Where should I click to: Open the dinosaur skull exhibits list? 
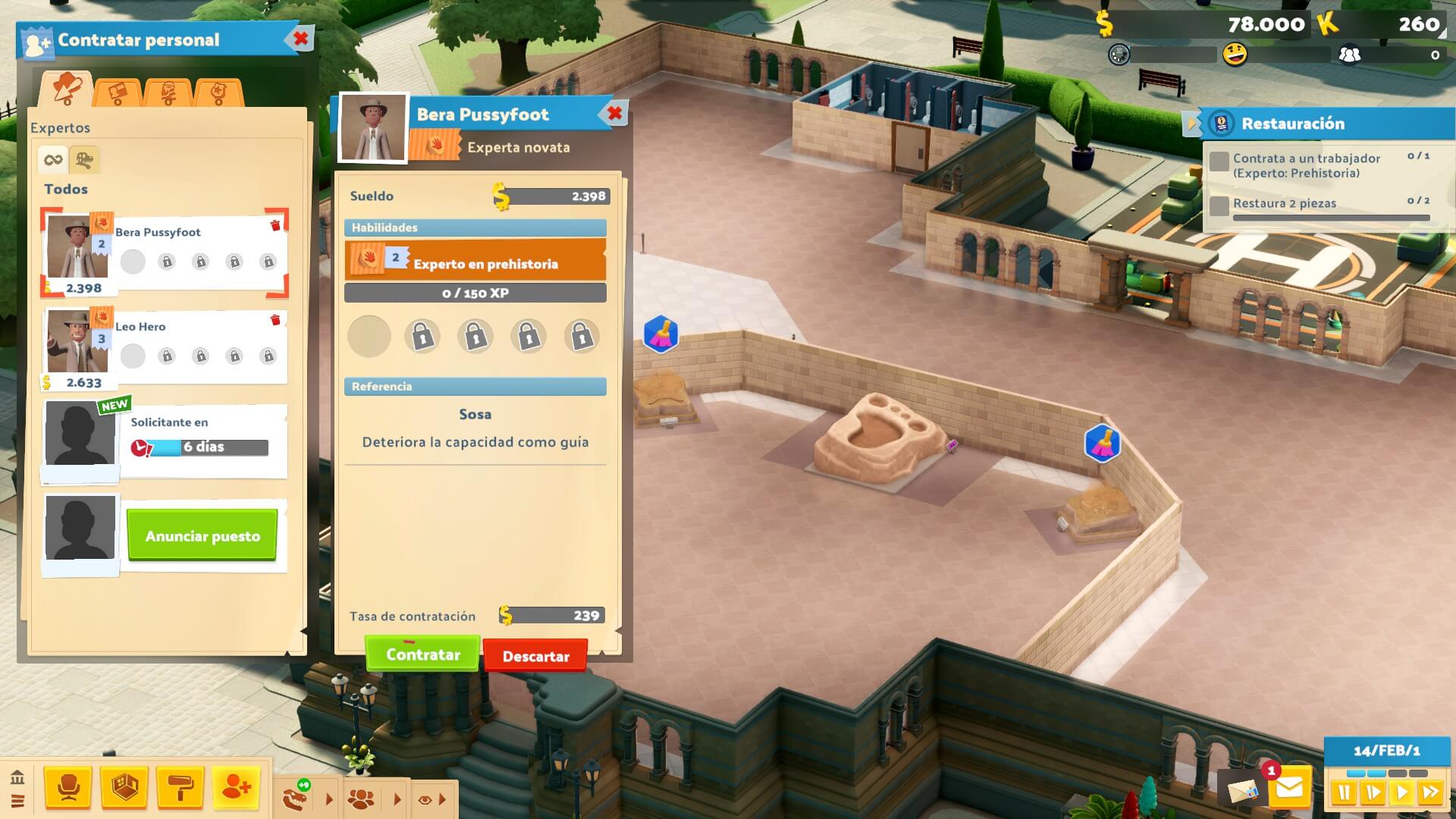[x=295, y=799]
